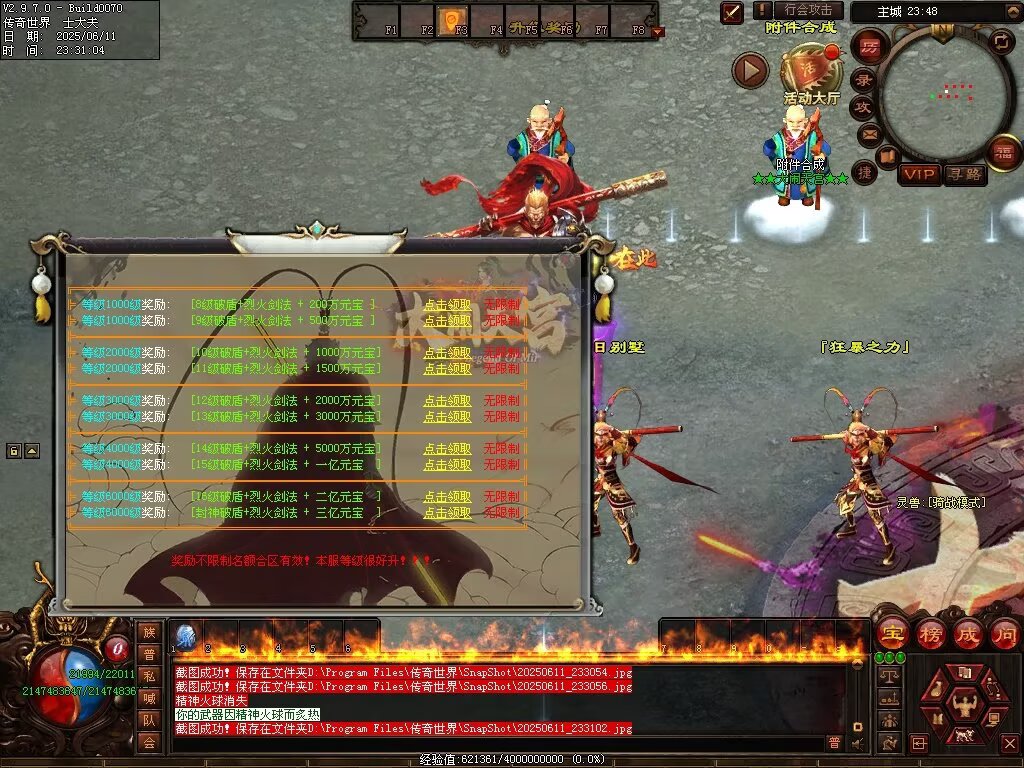This screenshot has height=768, width=1024.
Task: Claim the 10级破盾 level 2000 reward
Action: click(x=447, y=353)
